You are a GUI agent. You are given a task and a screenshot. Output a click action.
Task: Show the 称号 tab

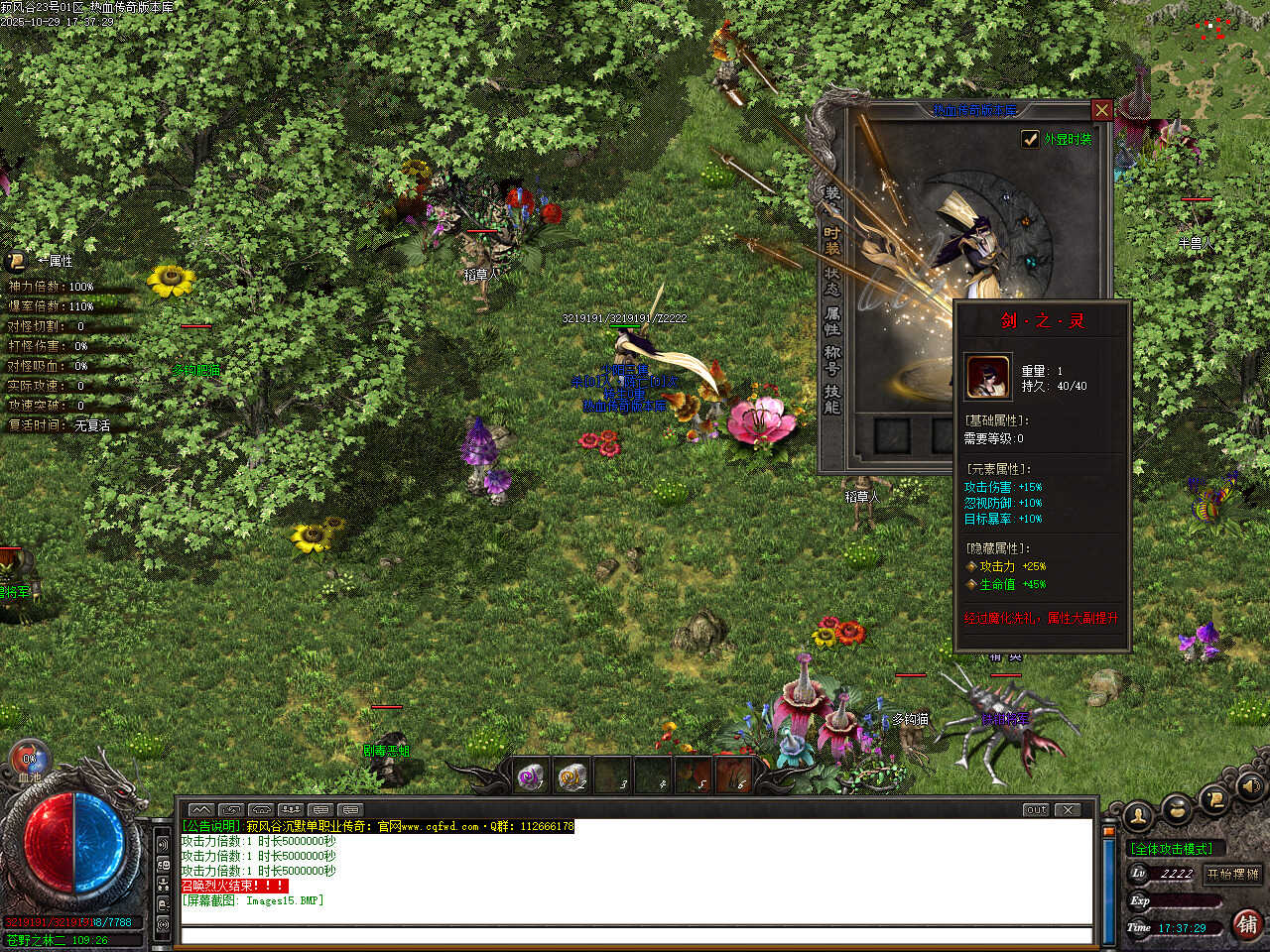[831, 360]
